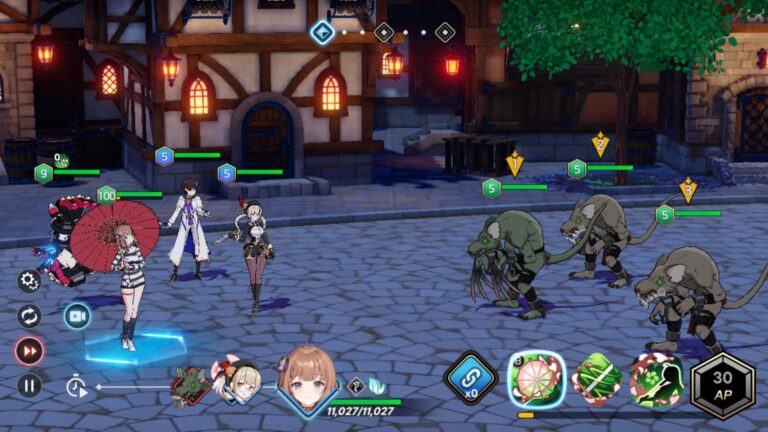Image resolution: width=768 pixels, height=432 pixels.
Task: Activate the blue chain link skill
Action: coord(471,380)
